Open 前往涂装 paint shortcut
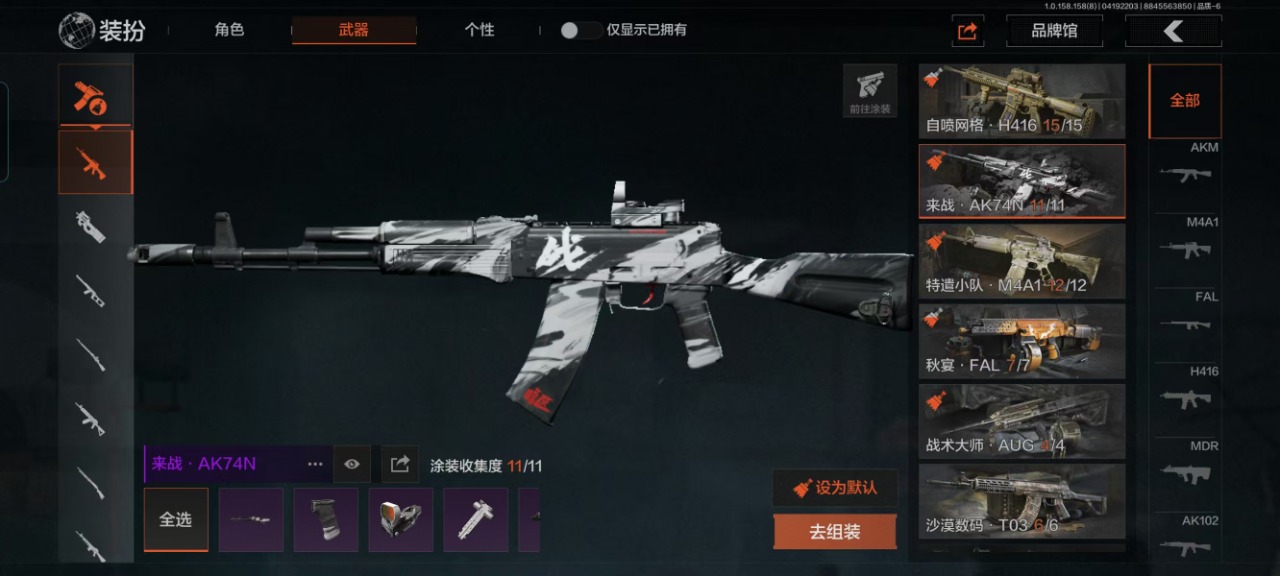The image size is (1280, 576). click(x=870, y=91)
